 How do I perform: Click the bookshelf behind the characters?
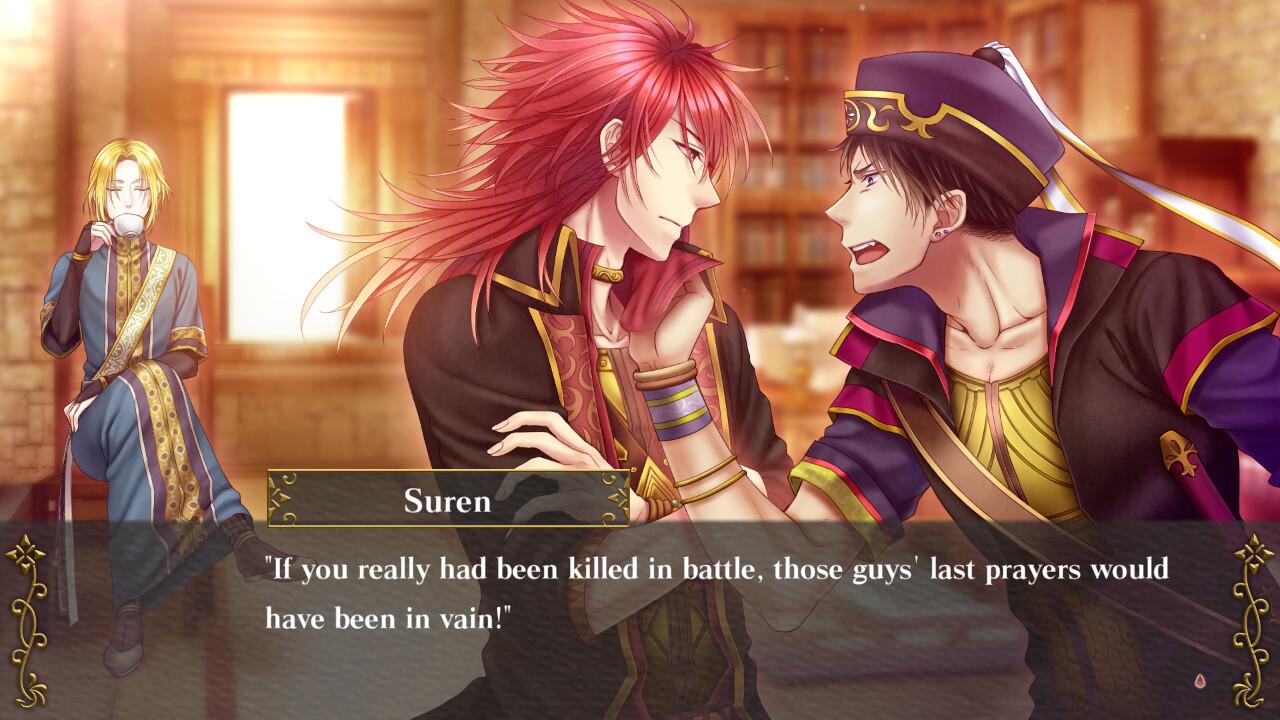(790, 180)
